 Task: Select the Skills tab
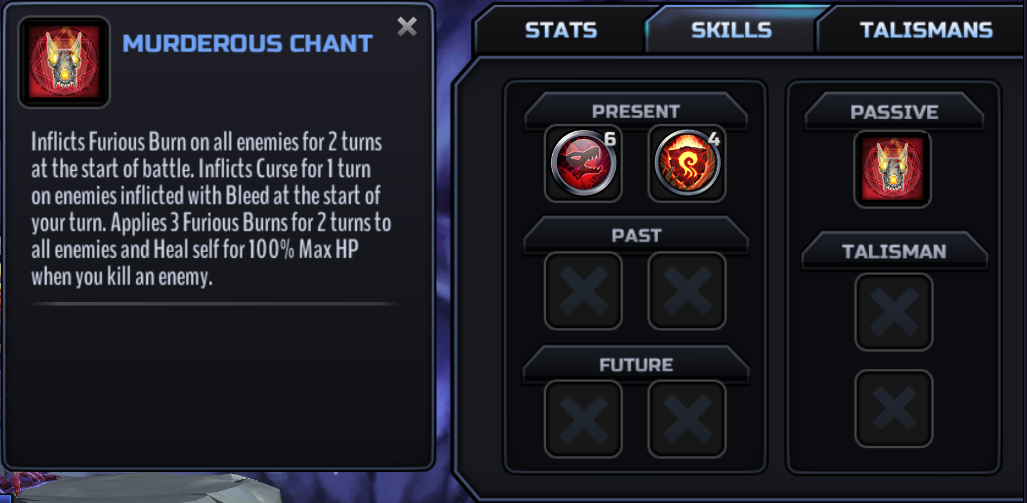coord(731,30)
